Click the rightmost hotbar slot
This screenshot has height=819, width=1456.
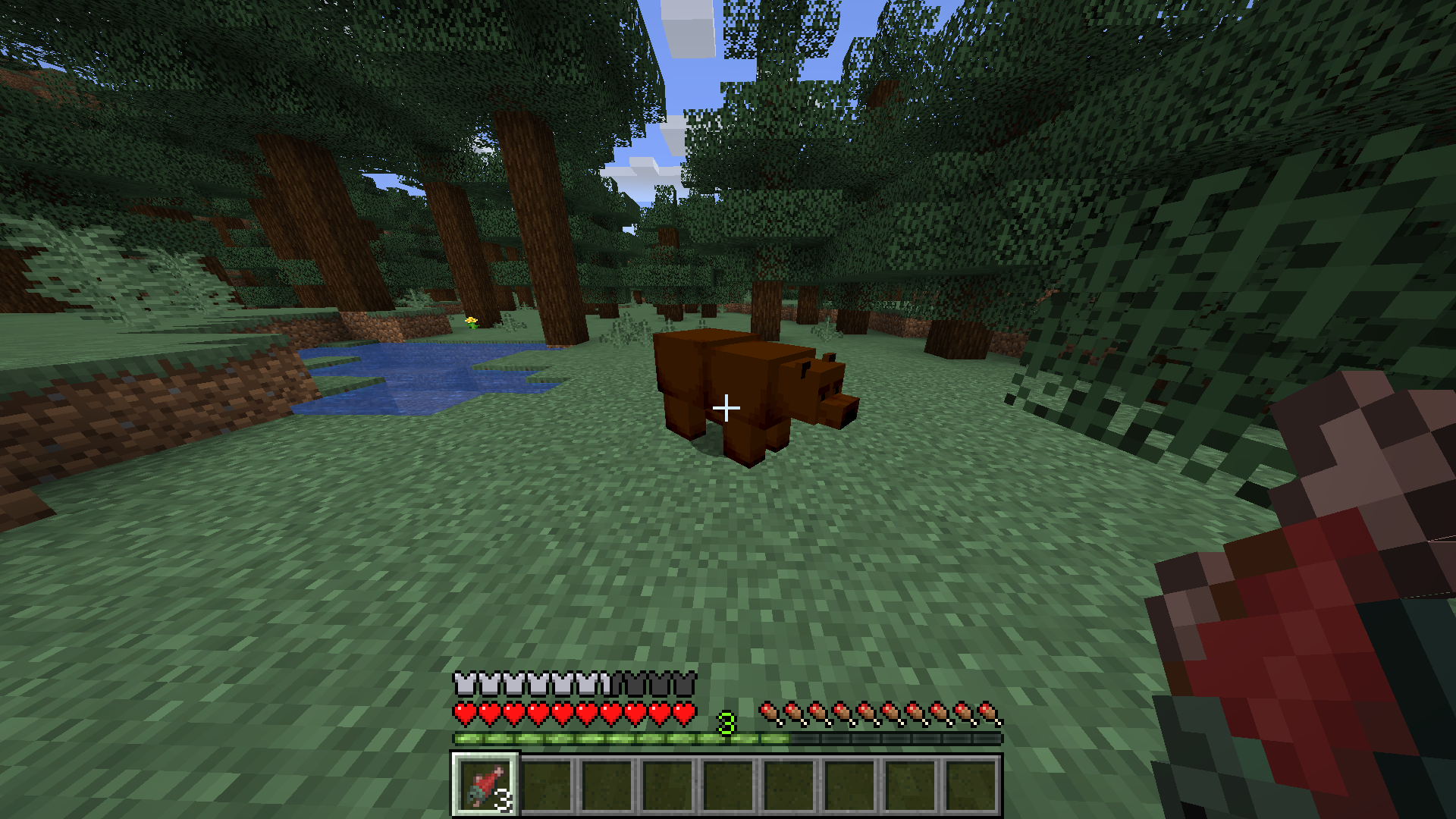click(971, 785)
